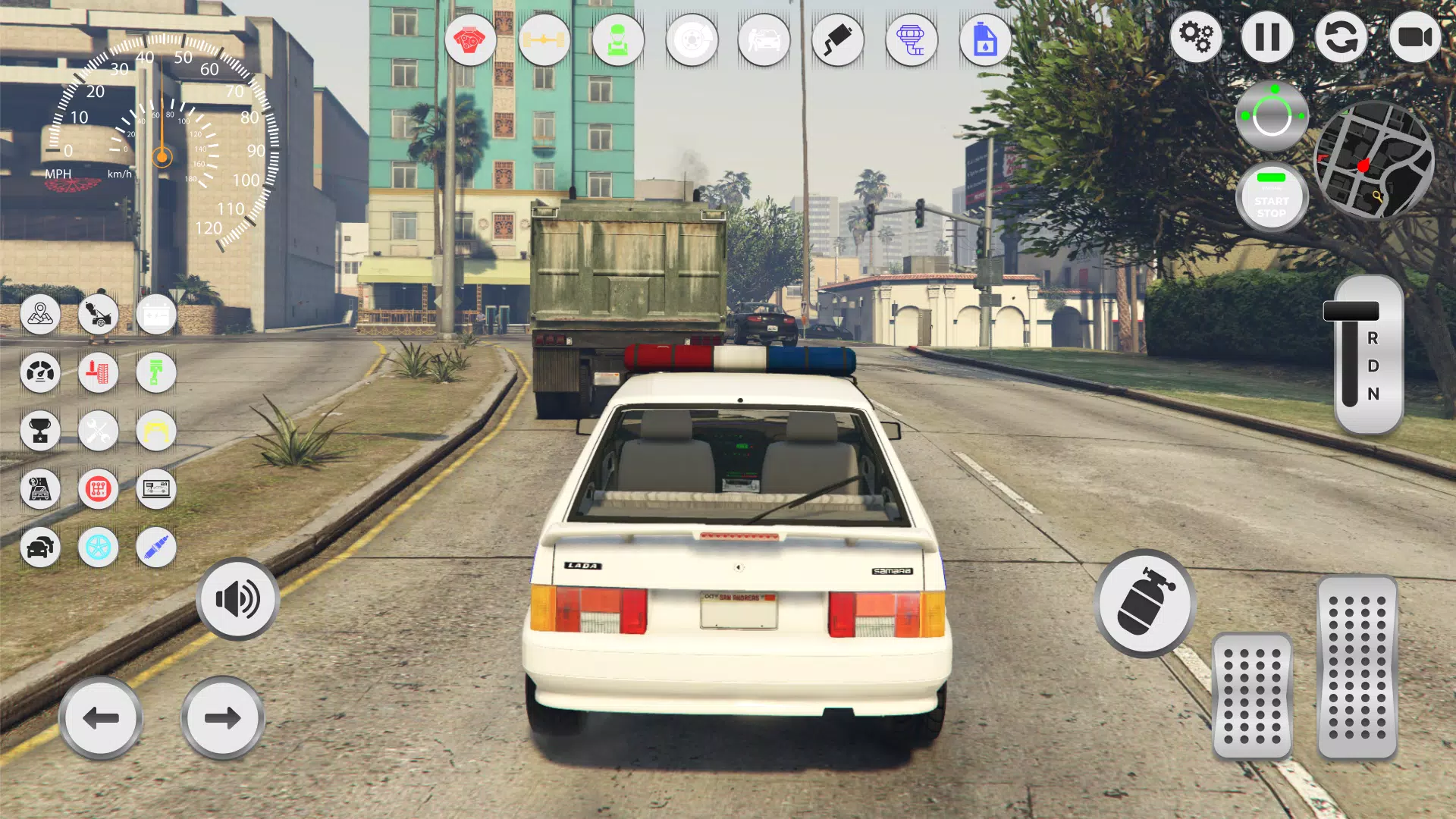Image resolution: width=1456 pixels, height=819 pixels.
Task: Open the spark plug icon in sidebar
Action: point(155,548)
